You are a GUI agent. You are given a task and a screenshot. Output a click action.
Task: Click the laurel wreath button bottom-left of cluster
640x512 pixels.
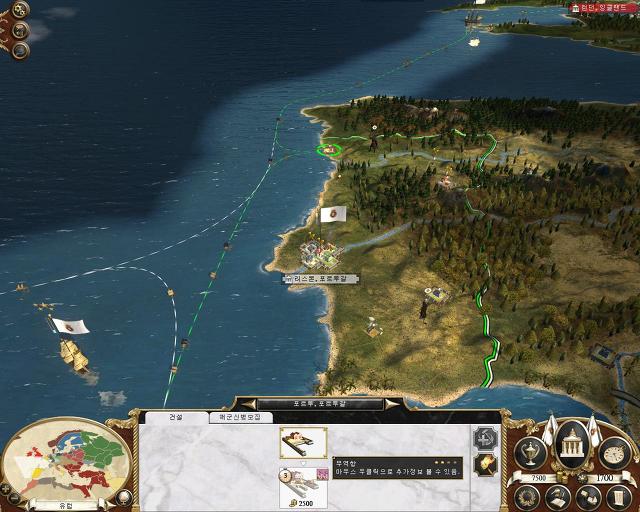(x=527, y=494)
